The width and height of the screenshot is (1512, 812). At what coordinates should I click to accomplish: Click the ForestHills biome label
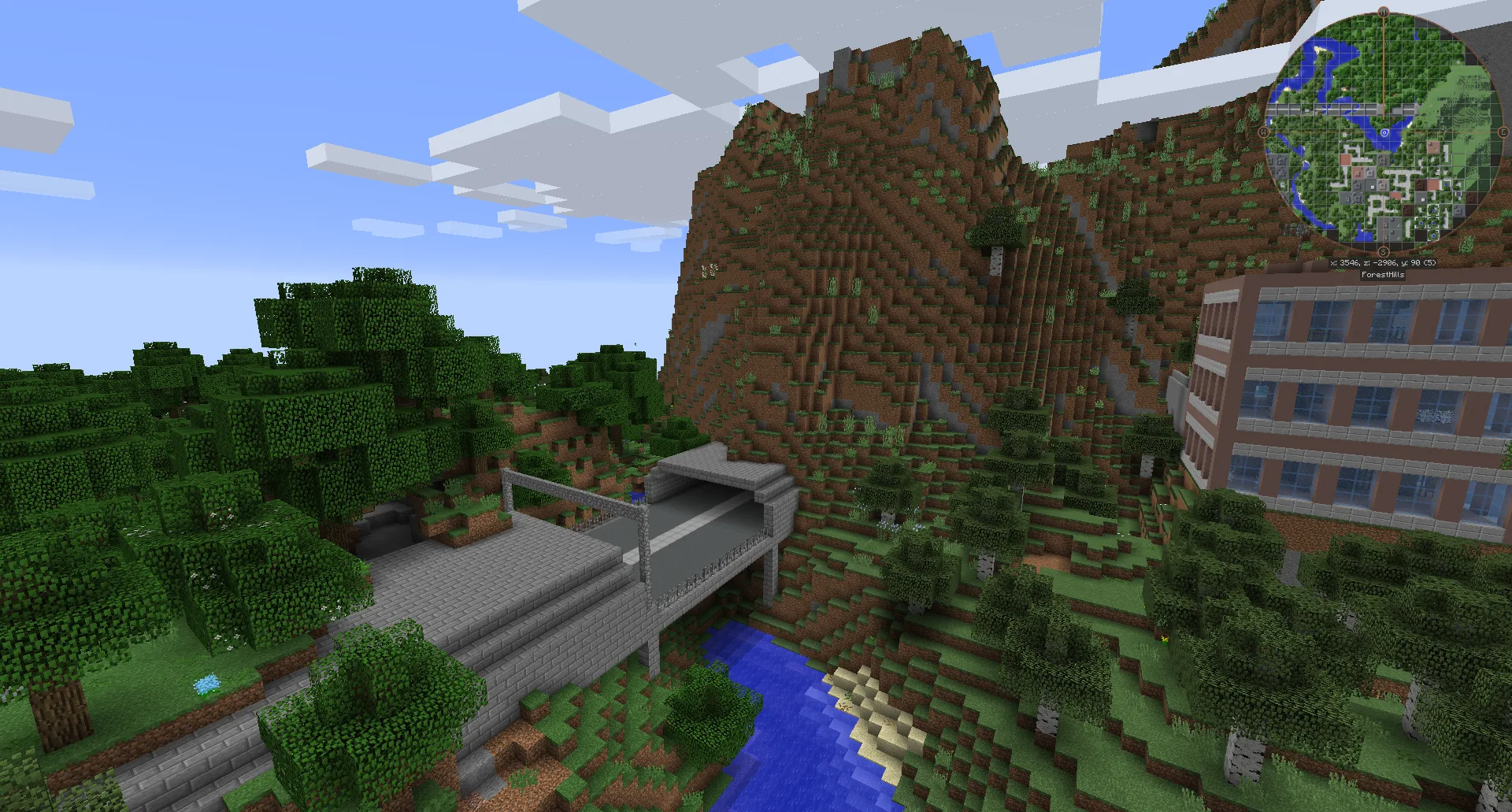[1383, 274]
